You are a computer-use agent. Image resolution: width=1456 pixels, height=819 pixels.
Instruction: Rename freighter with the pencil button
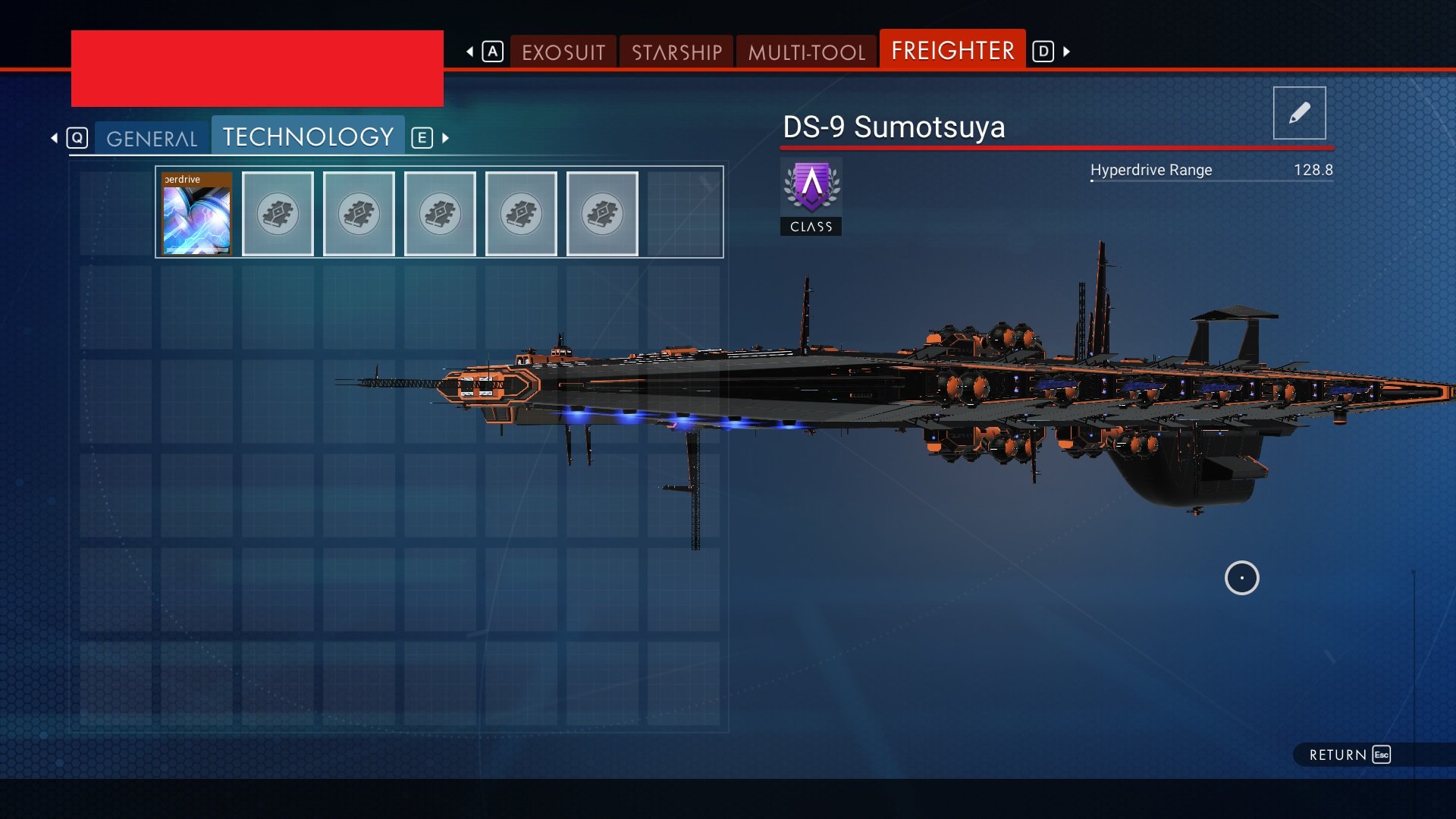tap(1299, 113)
